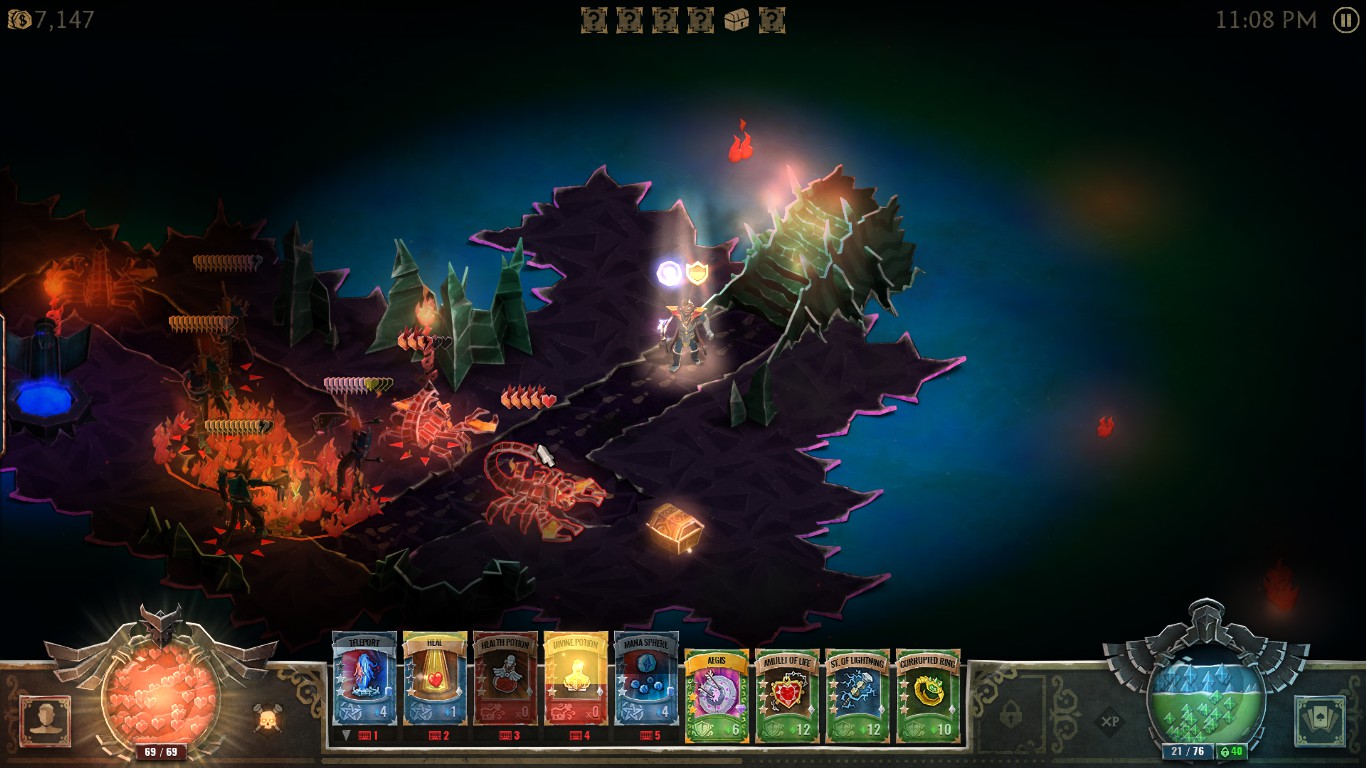
Task: Click the locked card slot
Action: [x=1012, y=717]
